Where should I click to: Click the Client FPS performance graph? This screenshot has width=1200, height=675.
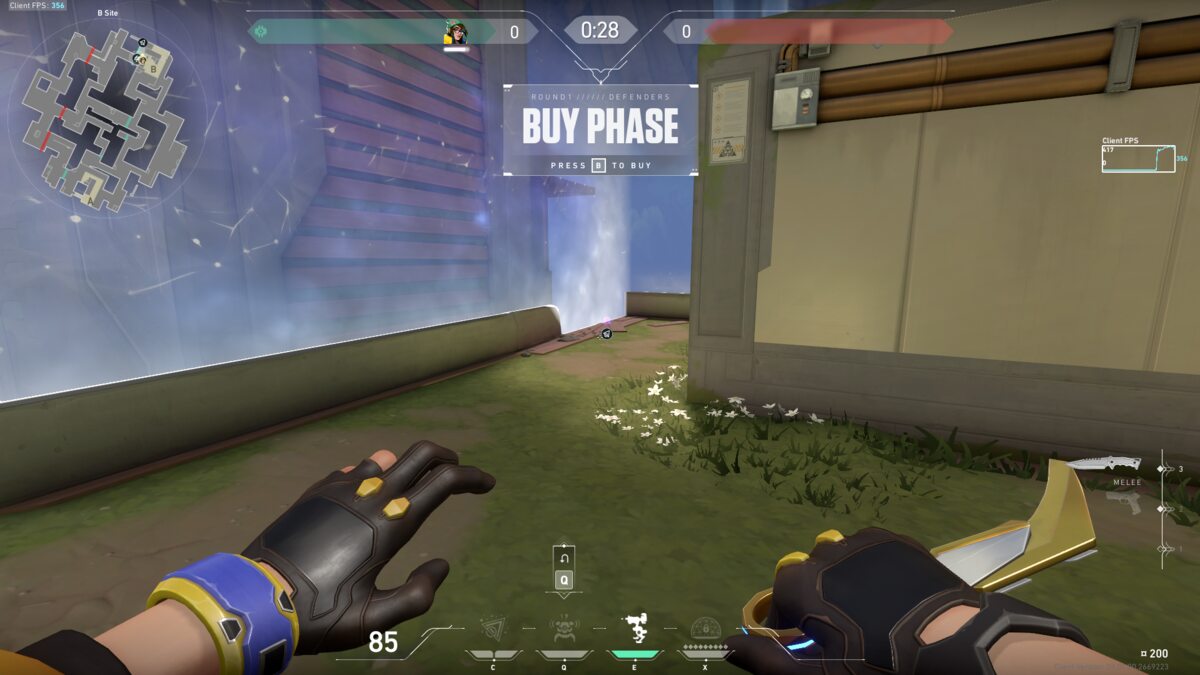tap(1138, 159)
